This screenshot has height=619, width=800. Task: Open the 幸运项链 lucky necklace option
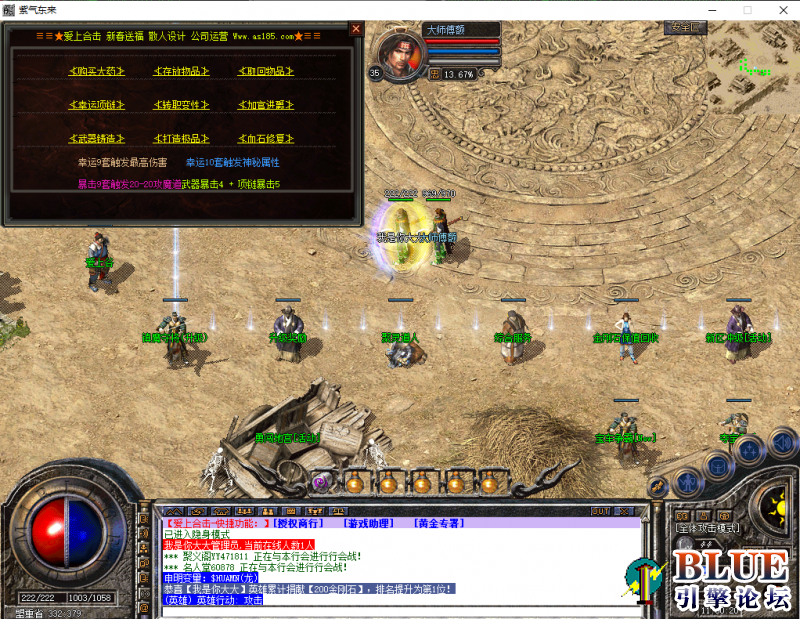pyautogui.click(x=96, y=105)
